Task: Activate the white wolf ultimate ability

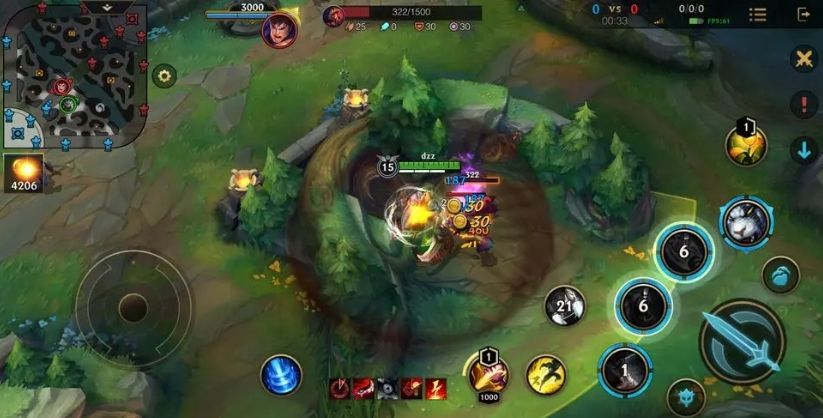Action: pos(745,222)
